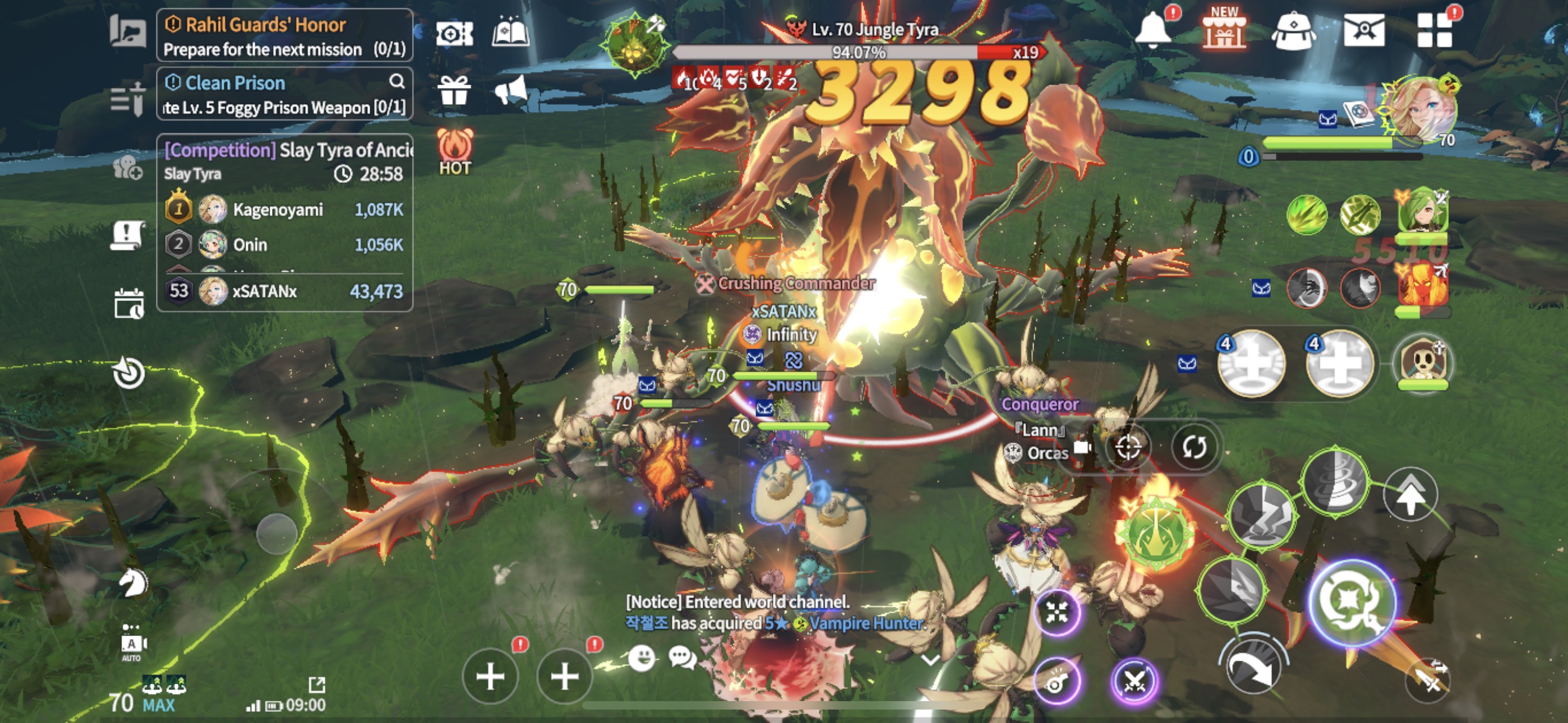Open the Rahil Guards' Honor quest
The width and height of the screenshot is (1568, 723).
click(284, 35)
